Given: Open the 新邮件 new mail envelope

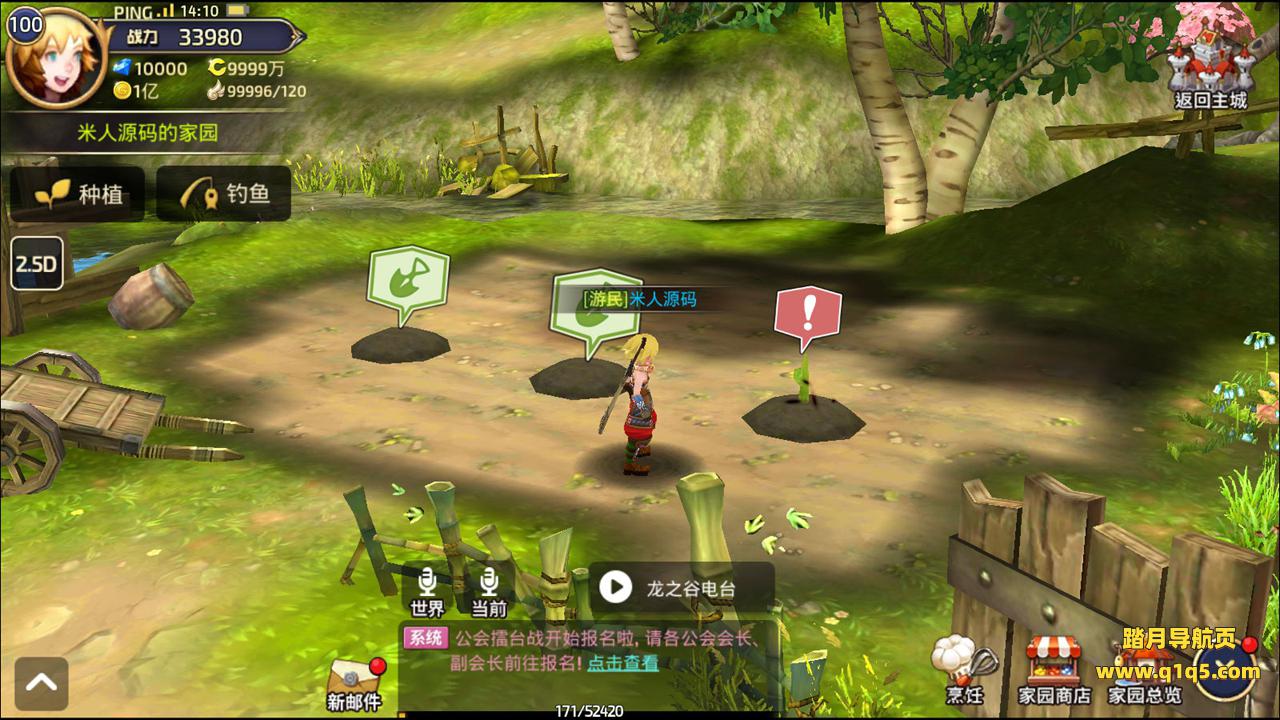Looking at the screenshot, I should [x=354, y=684].
